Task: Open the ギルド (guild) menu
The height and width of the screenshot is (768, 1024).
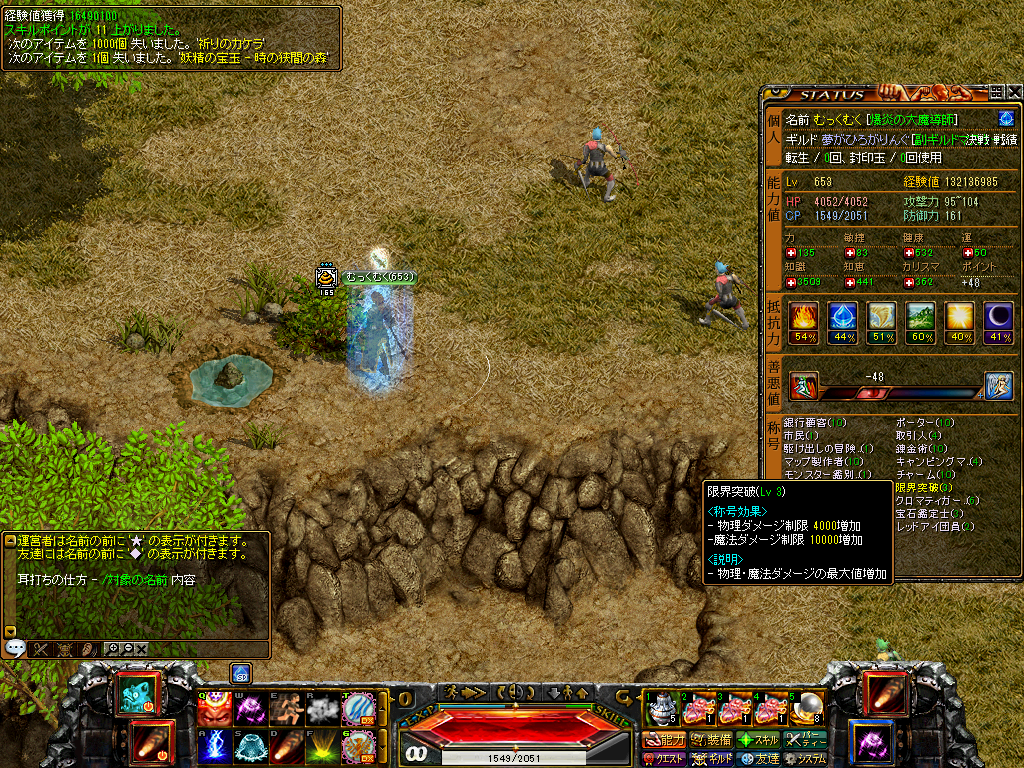Action: (x=712, y=759)
